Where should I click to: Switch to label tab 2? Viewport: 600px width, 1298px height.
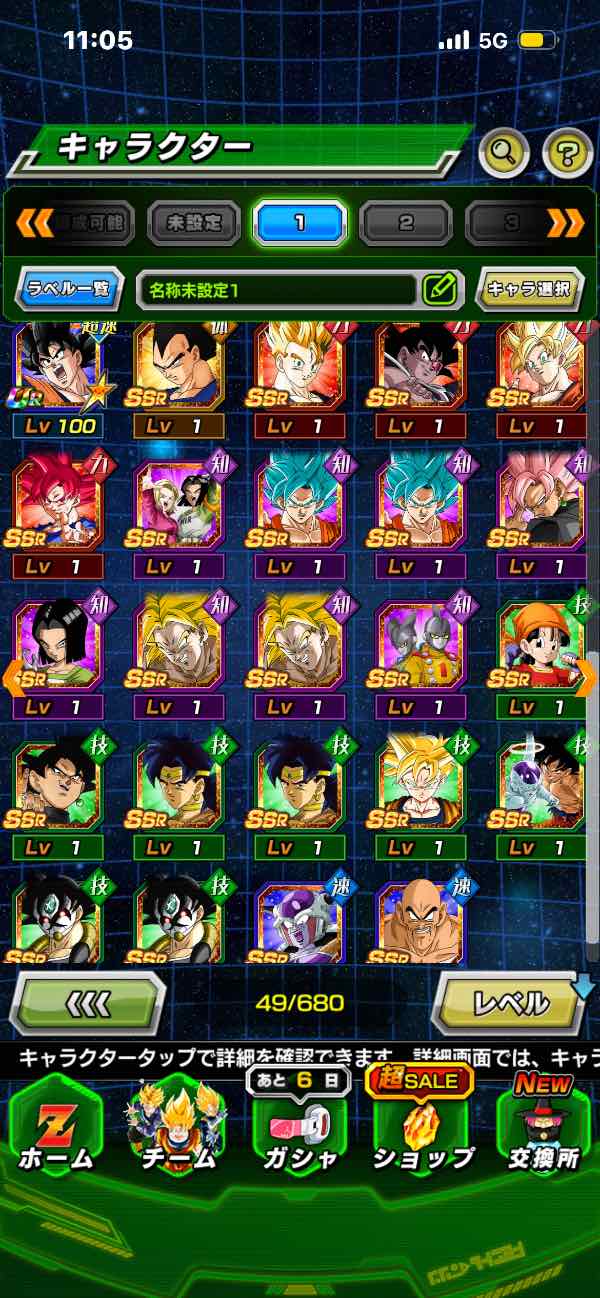pyautogui.click(x=405, y=222)
